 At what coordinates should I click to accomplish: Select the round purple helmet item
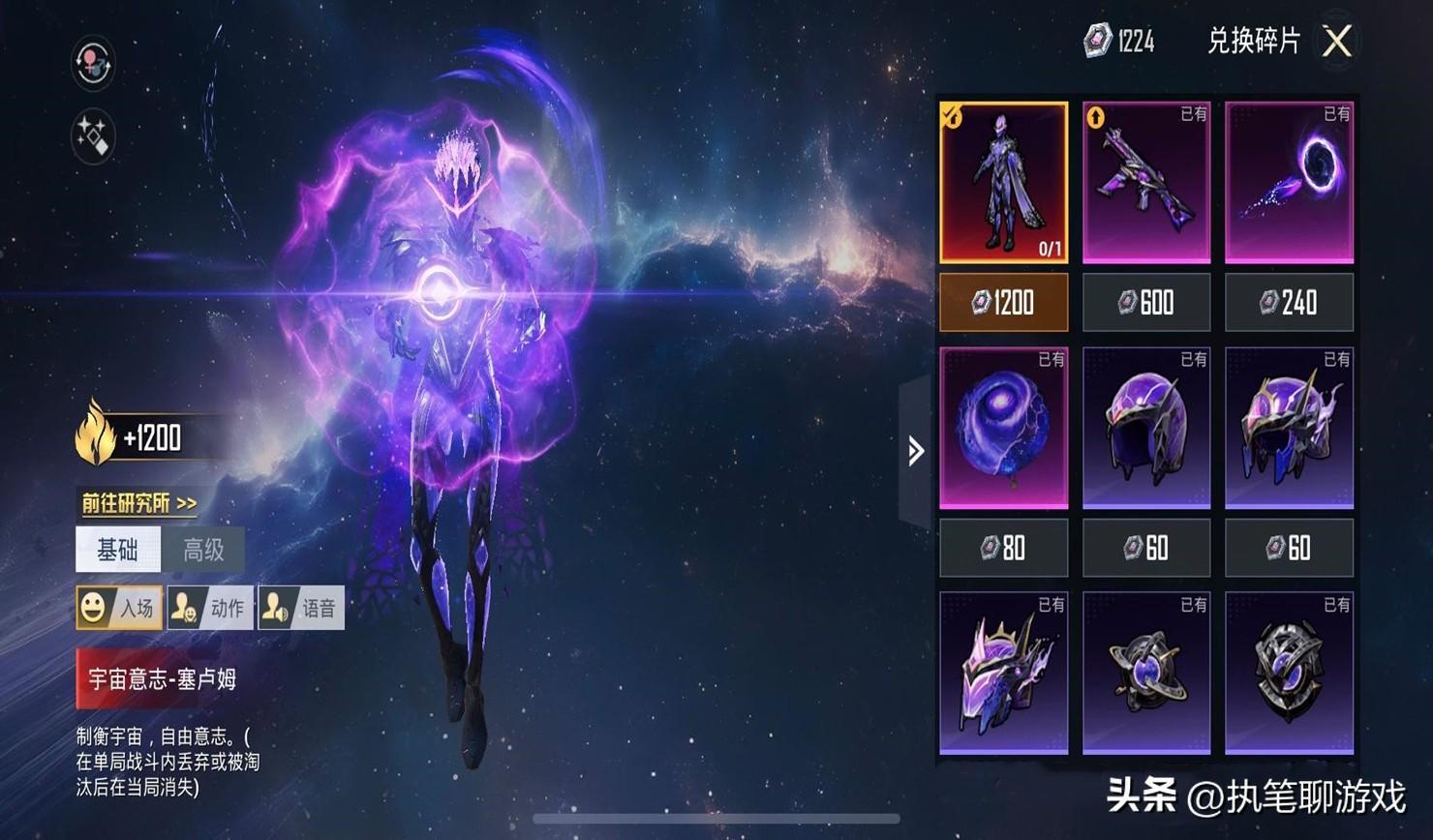pyautogui.click(x=1146, y=428)
